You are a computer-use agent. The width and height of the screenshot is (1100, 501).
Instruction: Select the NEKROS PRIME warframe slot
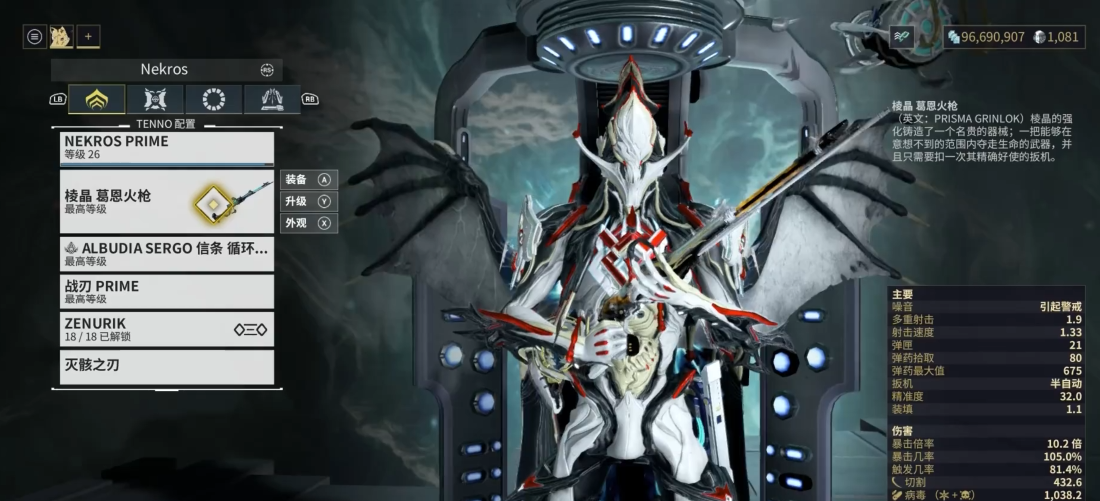pyautogui.click(x=166, y=148)
